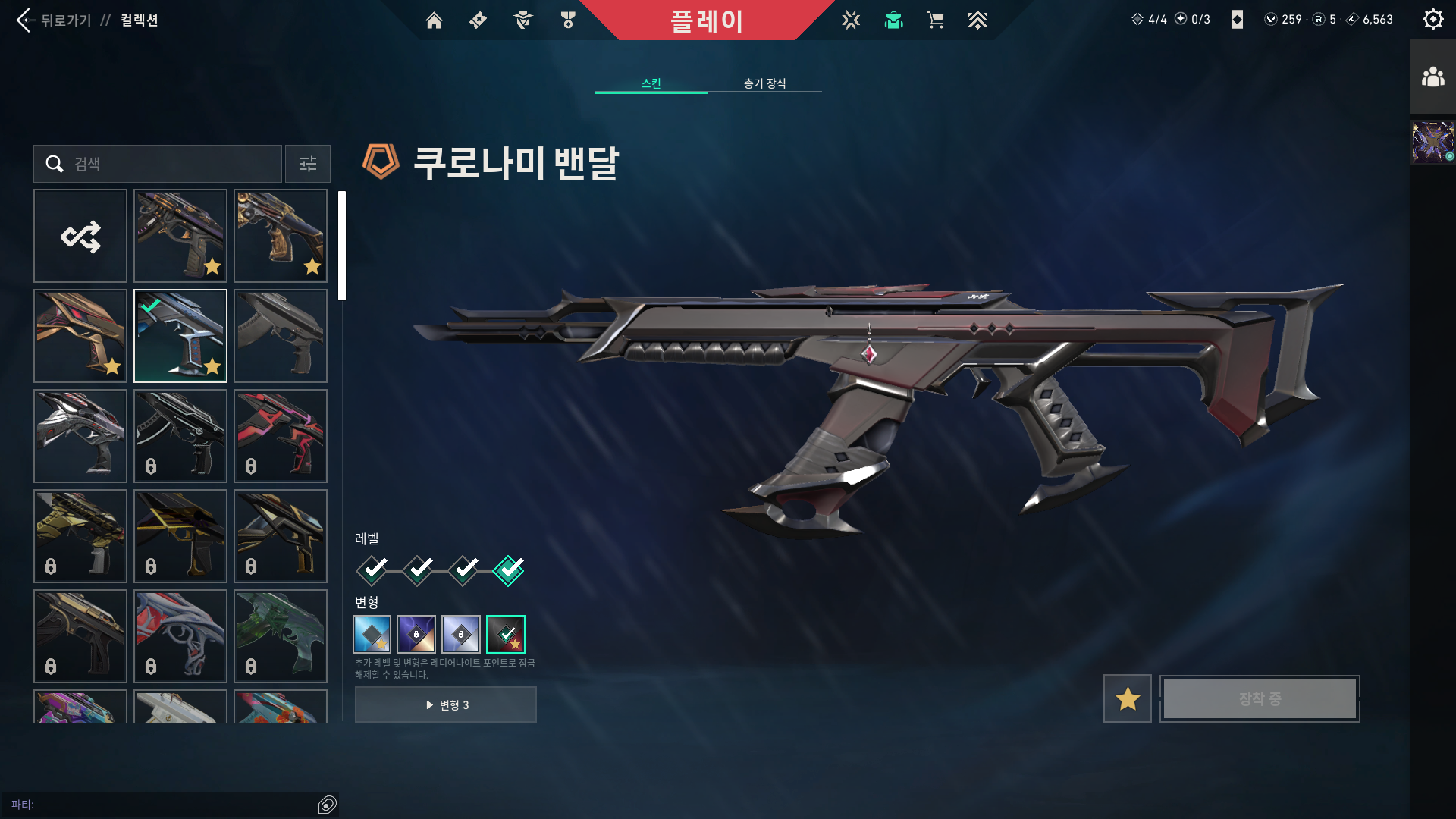Return to the Home screen icon

[435, 20]
